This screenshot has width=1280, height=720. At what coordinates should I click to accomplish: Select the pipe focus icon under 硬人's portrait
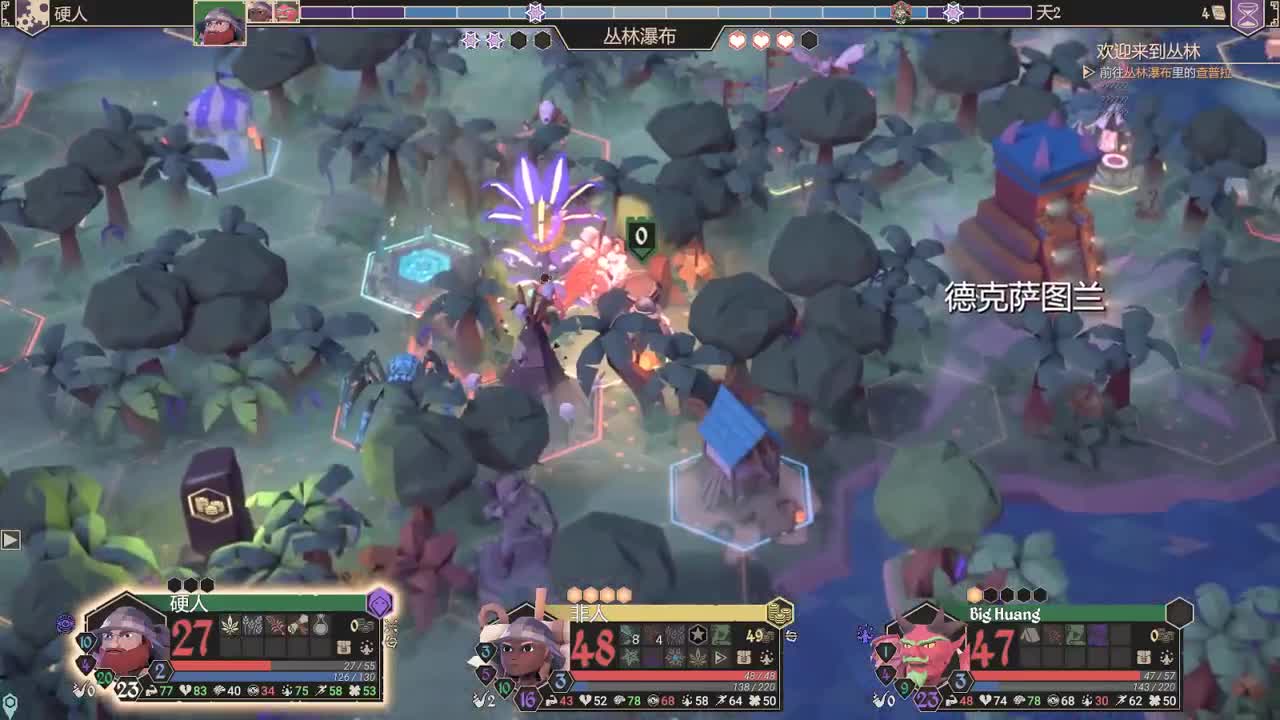pos(78,690)
